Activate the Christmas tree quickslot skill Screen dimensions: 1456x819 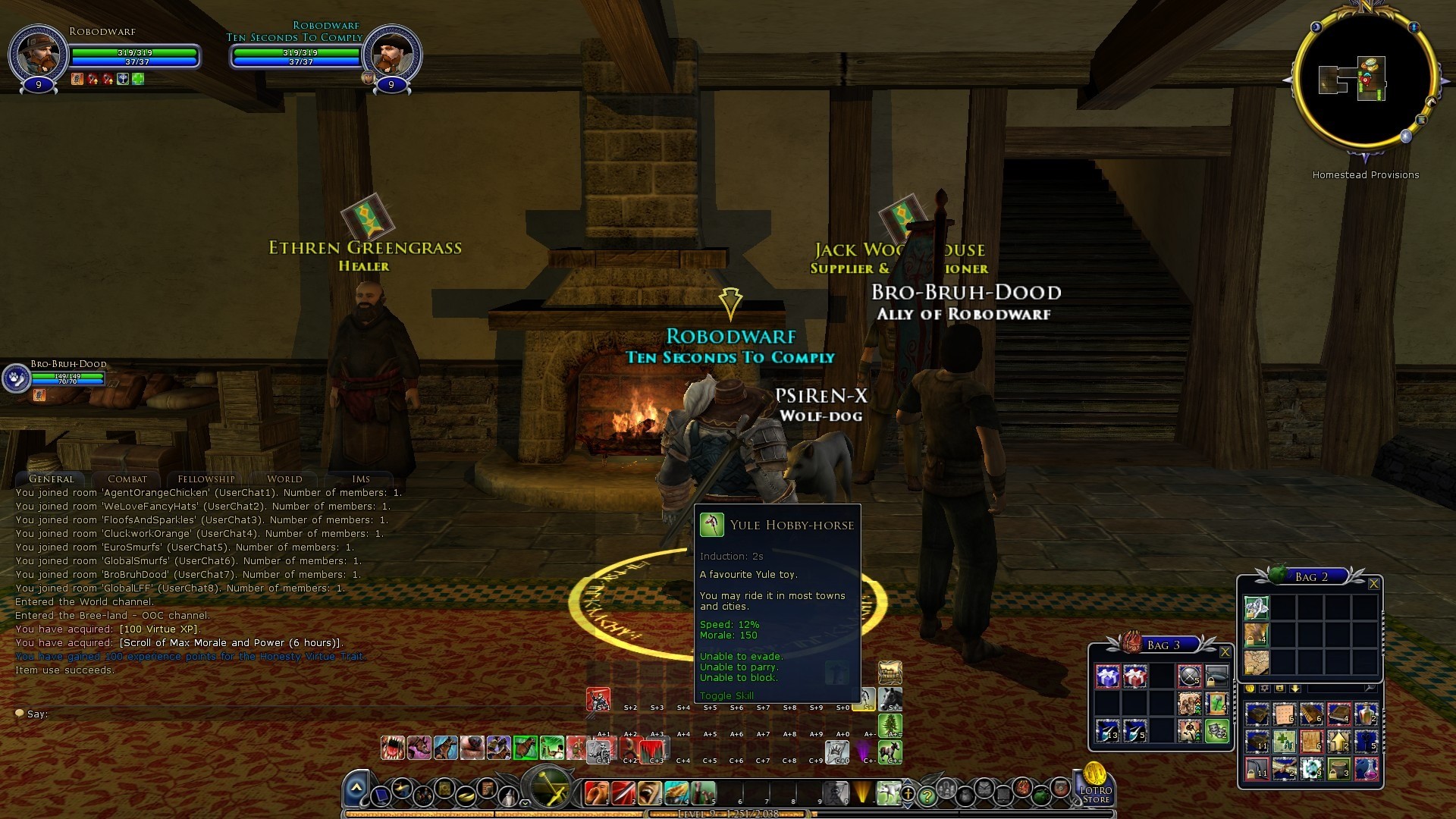click(890, 726)
